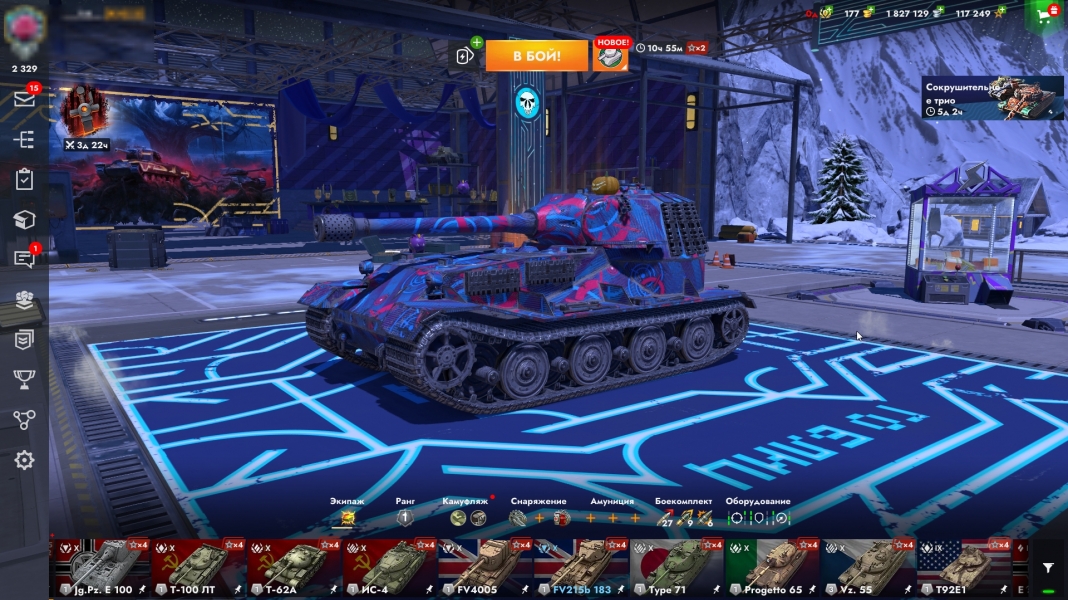Select the T-100 ЛТ tank
This screenshot has height=600, width=1068.
click(x=198, y=567)
